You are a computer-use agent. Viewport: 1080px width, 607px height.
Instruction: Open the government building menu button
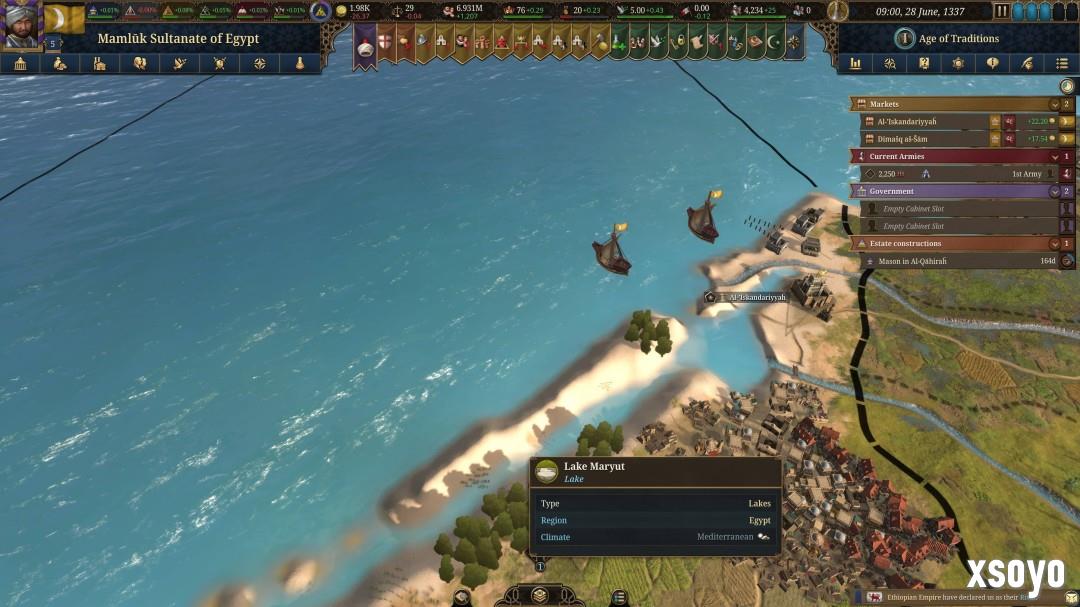[x=20, y=63]
